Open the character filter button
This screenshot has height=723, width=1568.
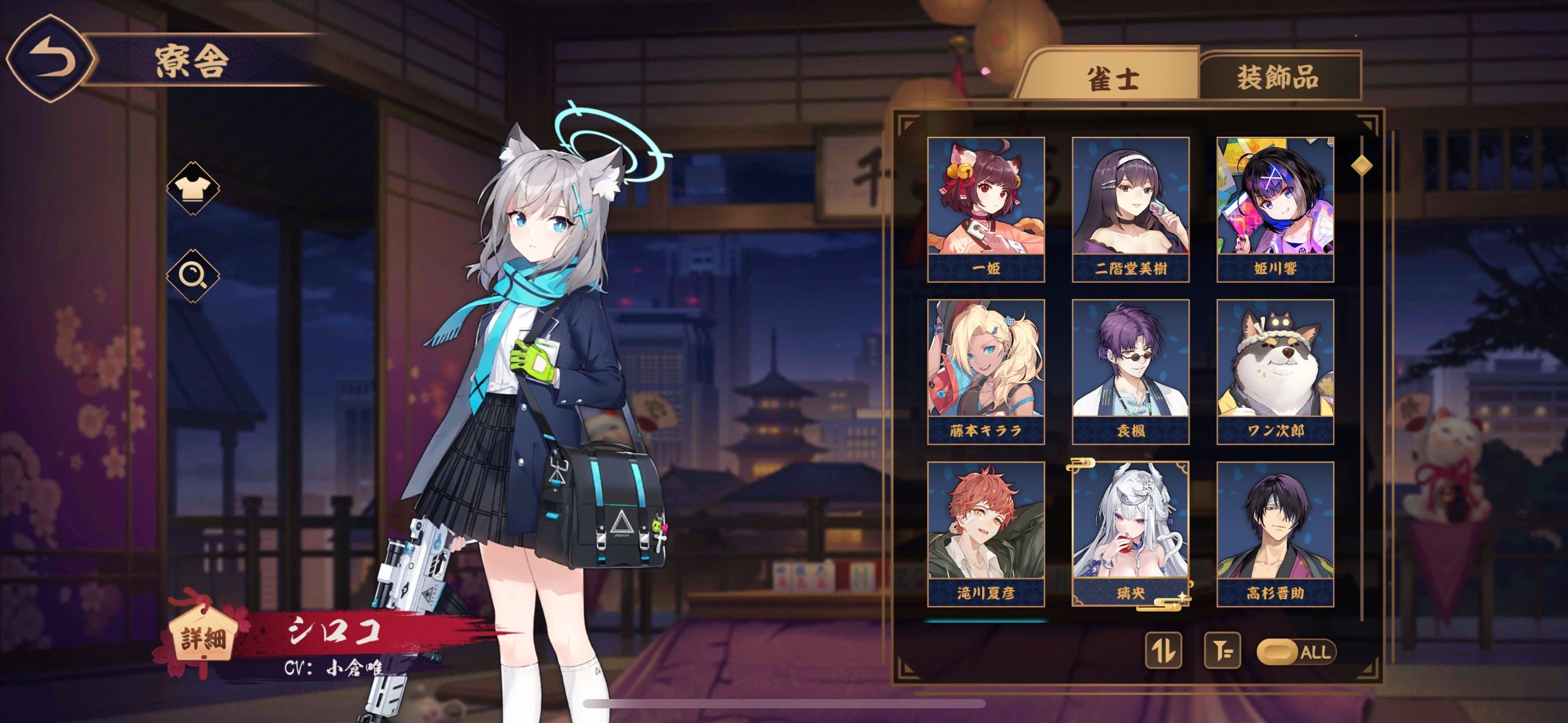1222,651
